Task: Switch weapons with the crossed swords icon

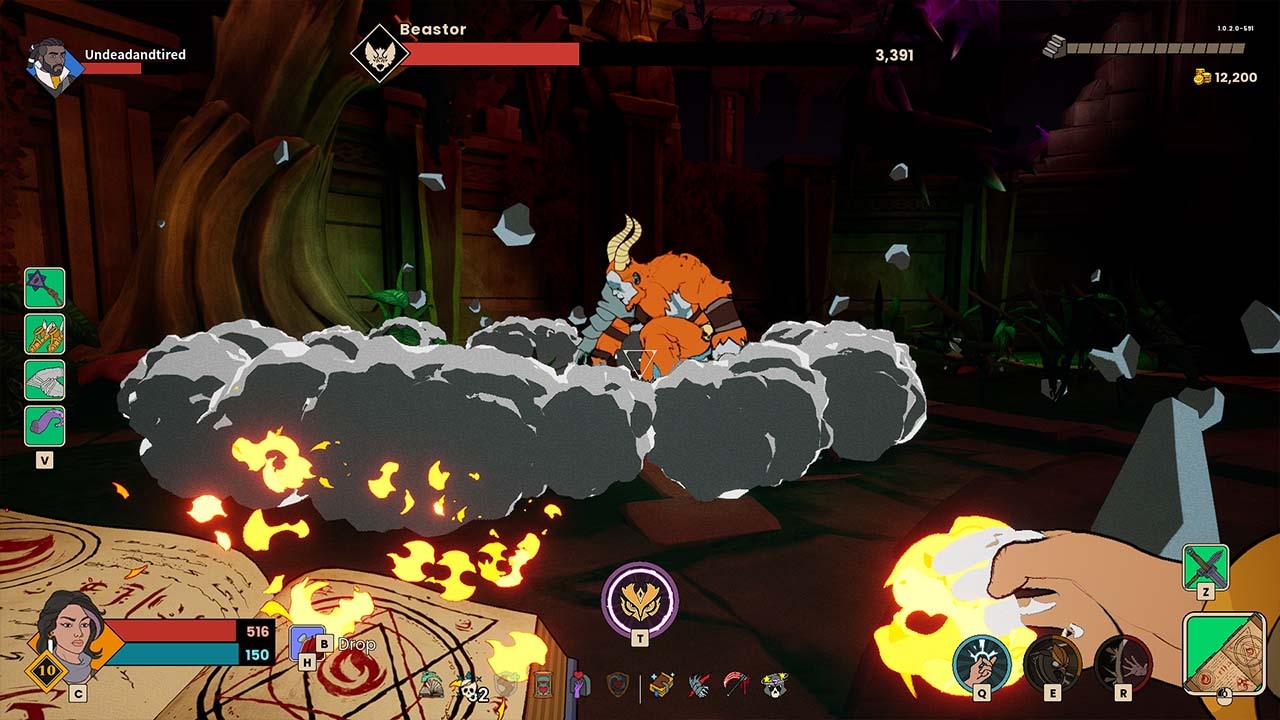Action: [x=1205, y=567]
